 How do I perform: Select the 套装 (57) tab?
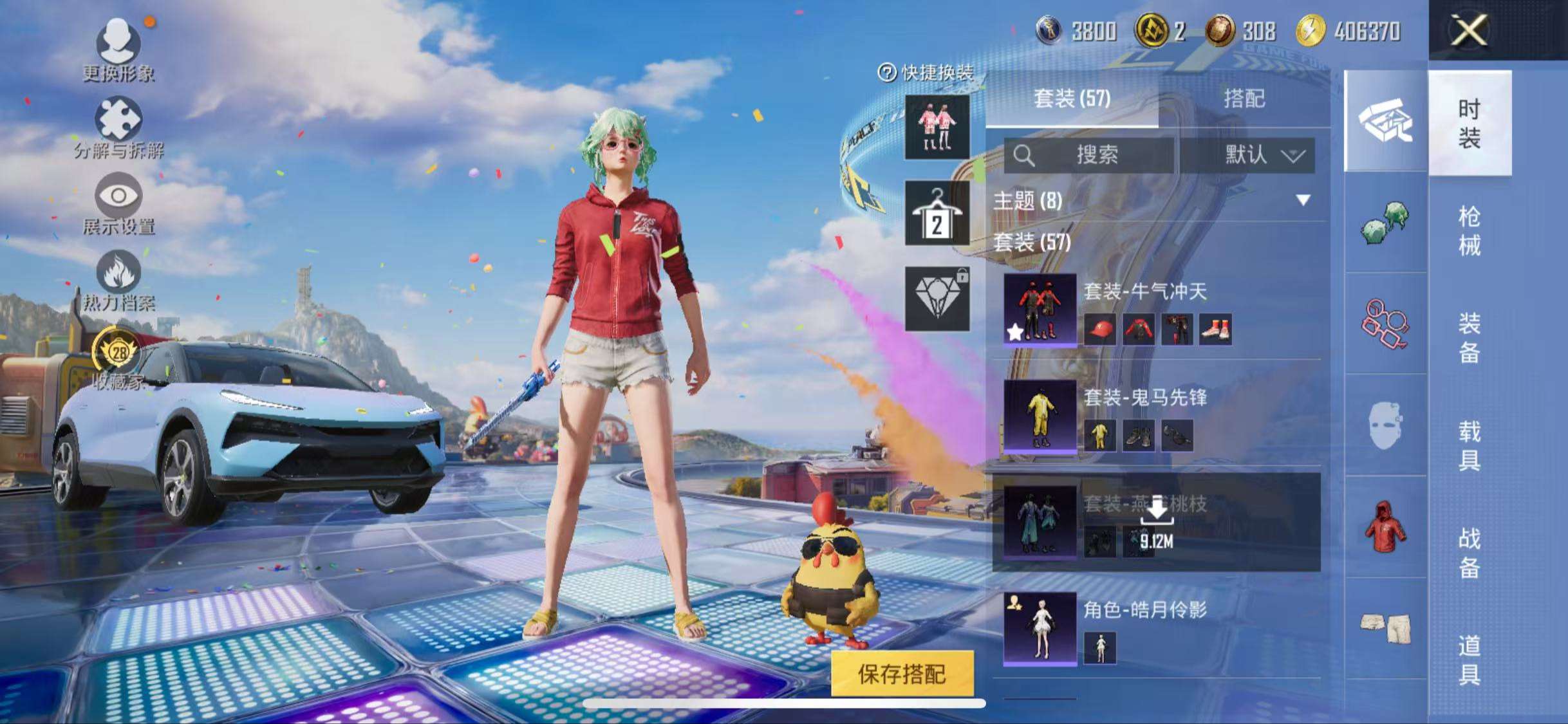[x=1072, y=98]
